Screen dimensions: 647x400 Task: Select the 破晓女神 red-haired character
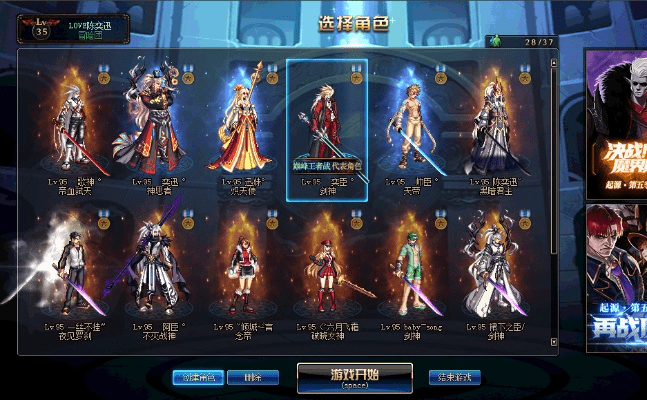[x=327, y=270]
